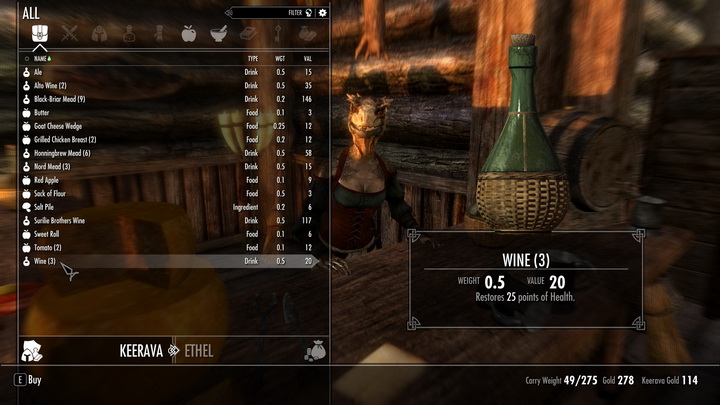Open the ingredients category (mortar and pestle)
Image resolution: width=720 pixels, height=405 pixels.
click(218, 33)
